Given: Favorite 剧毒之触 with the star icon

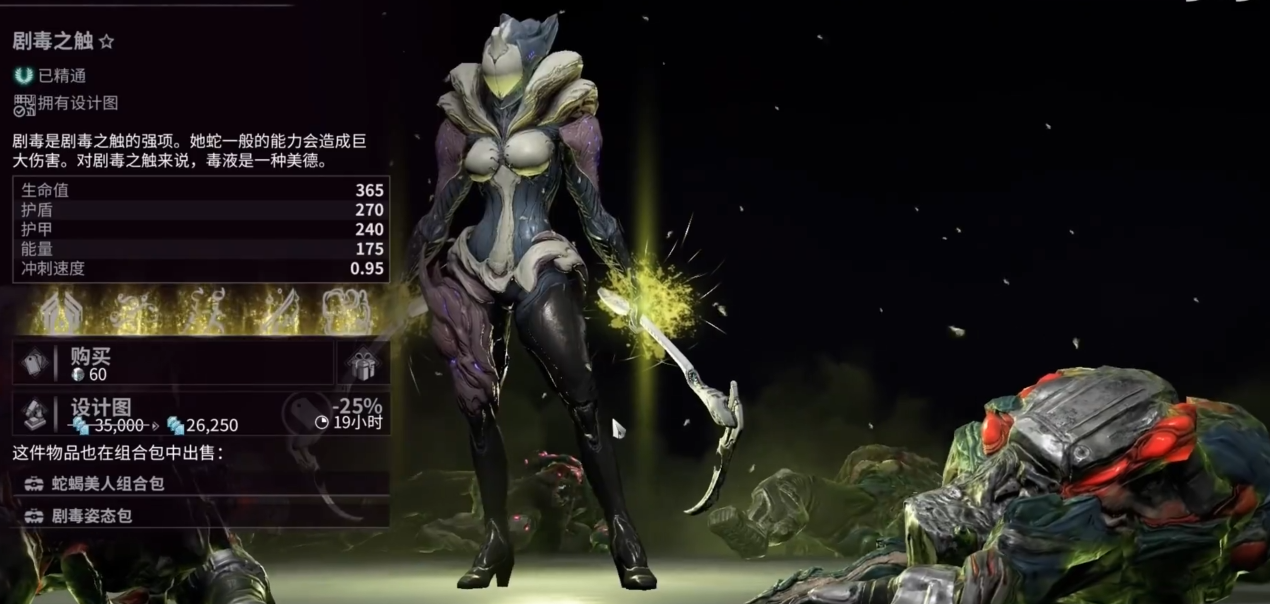Looking at the screenshot, I should pos(107,42).
